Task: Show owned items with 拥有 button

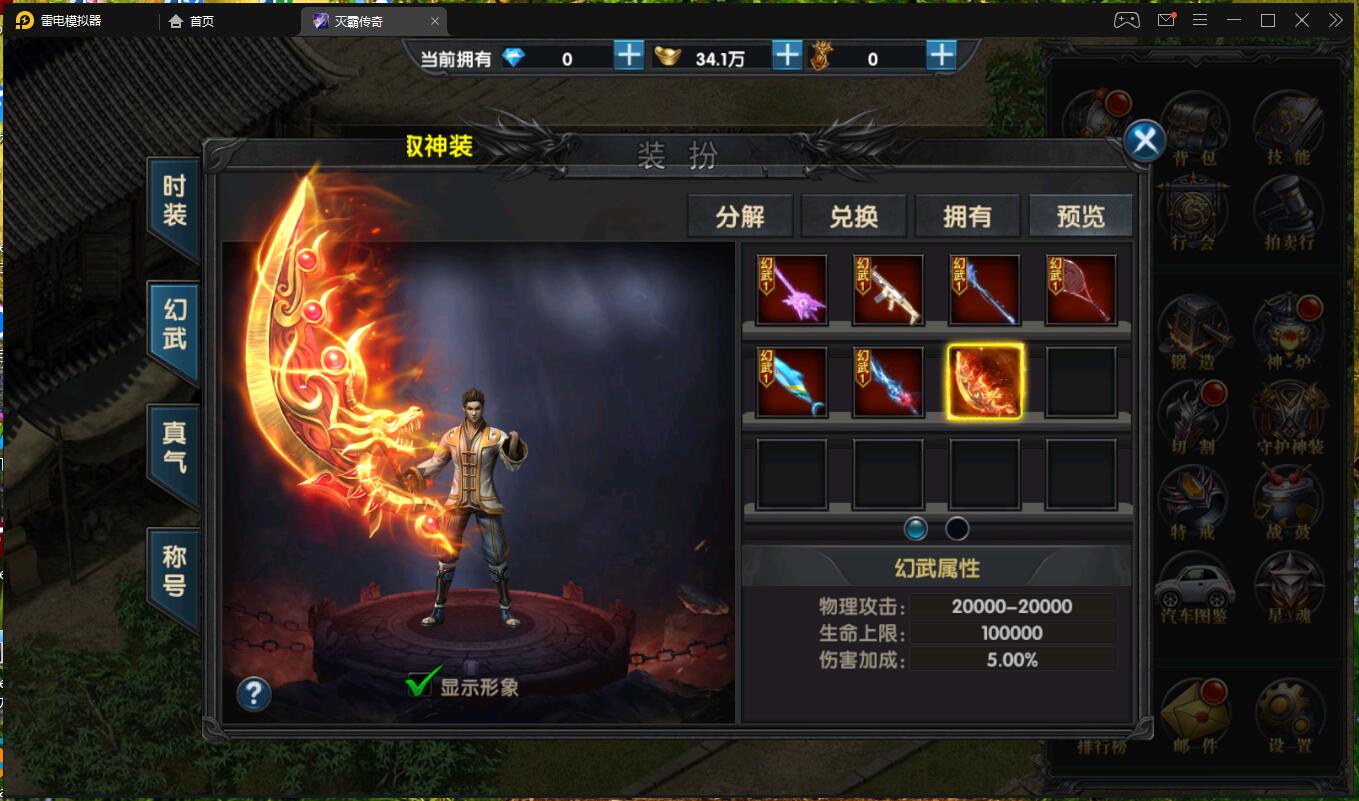Action: coord(967,216)
